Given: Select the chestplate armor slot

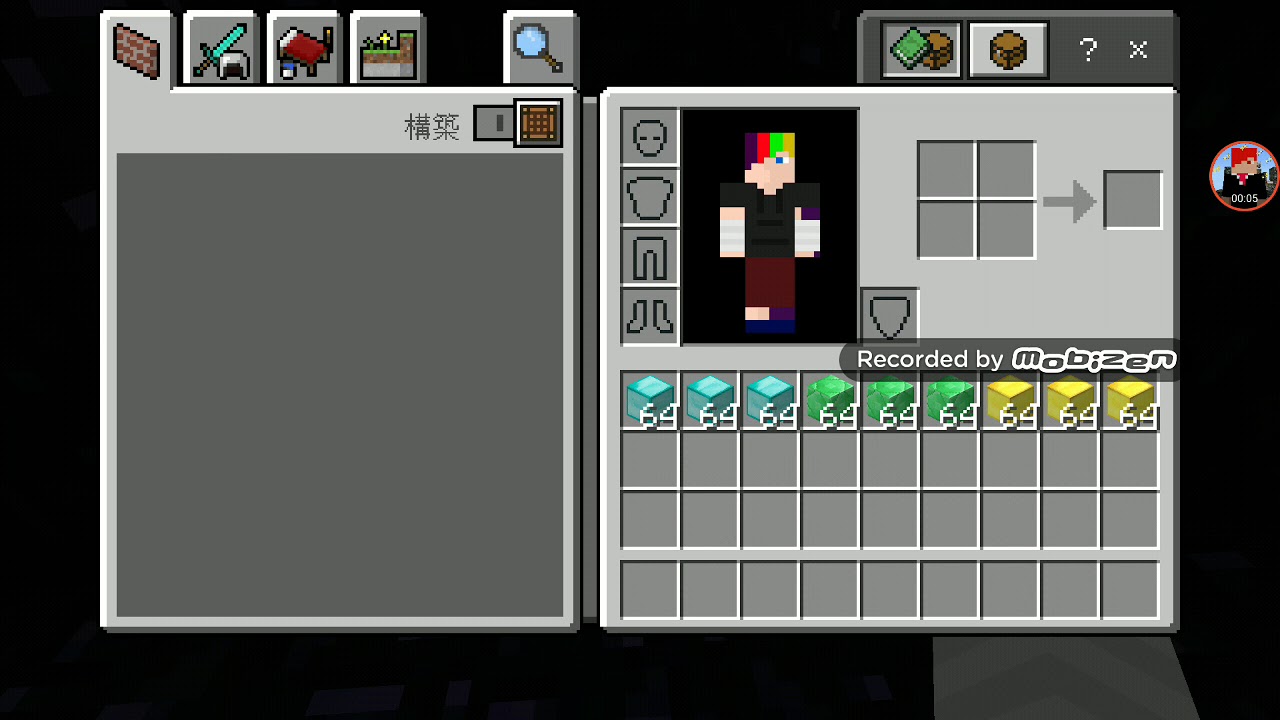Looking at the screenshot, I should [648, 196].
